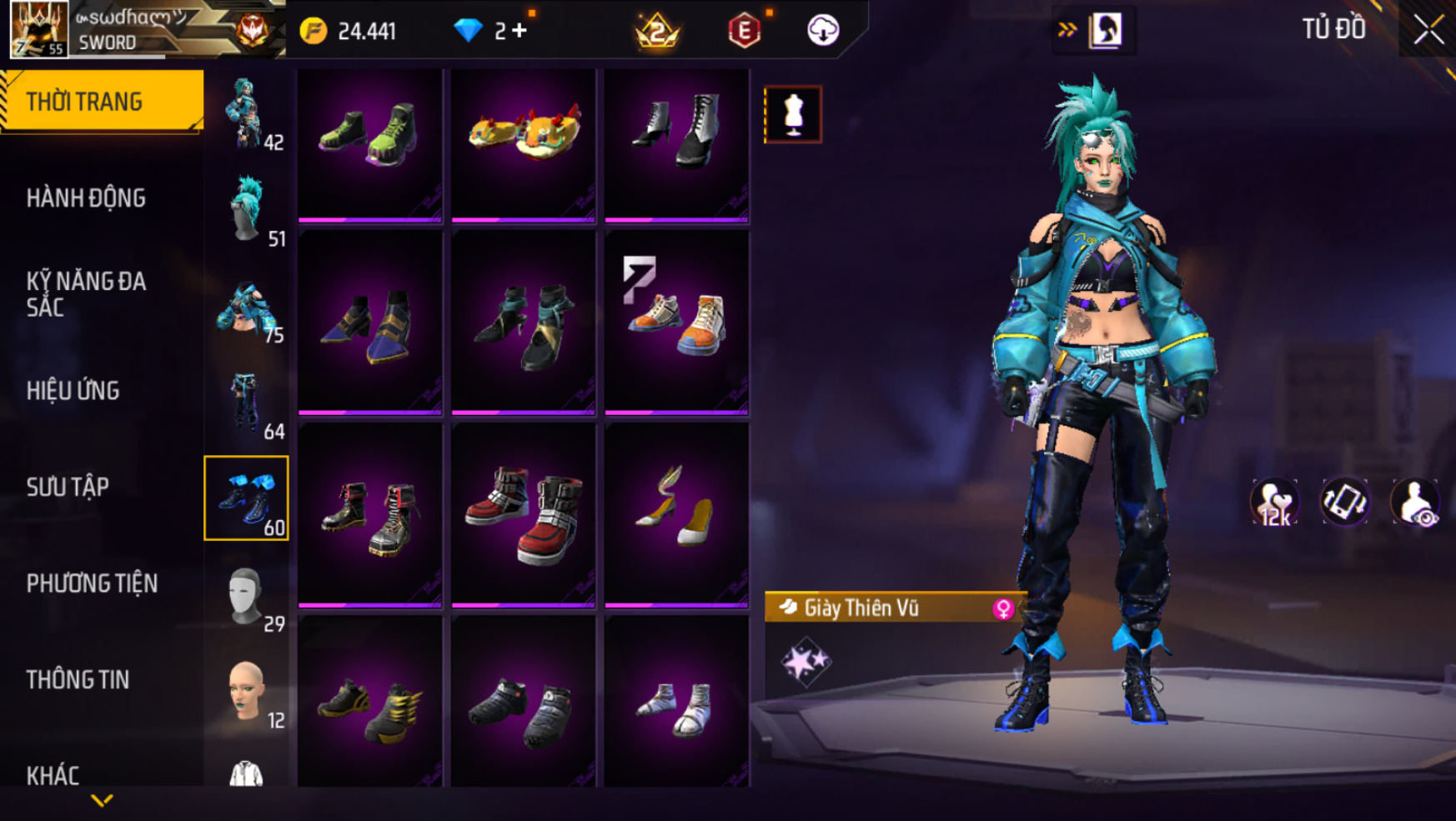
Task: Open the Hiệu Ứng section
Action: pyautogui.click(x=73, y=391)
